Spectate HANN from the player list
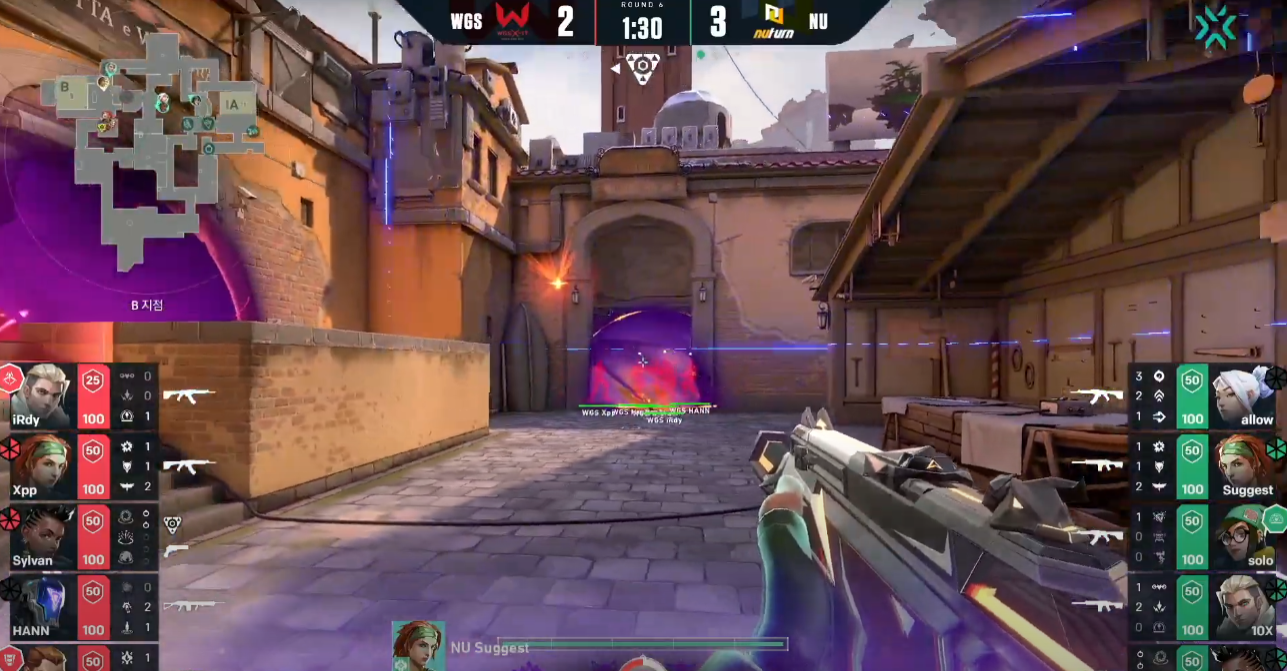1287x671 pixels. coord(80,606)
